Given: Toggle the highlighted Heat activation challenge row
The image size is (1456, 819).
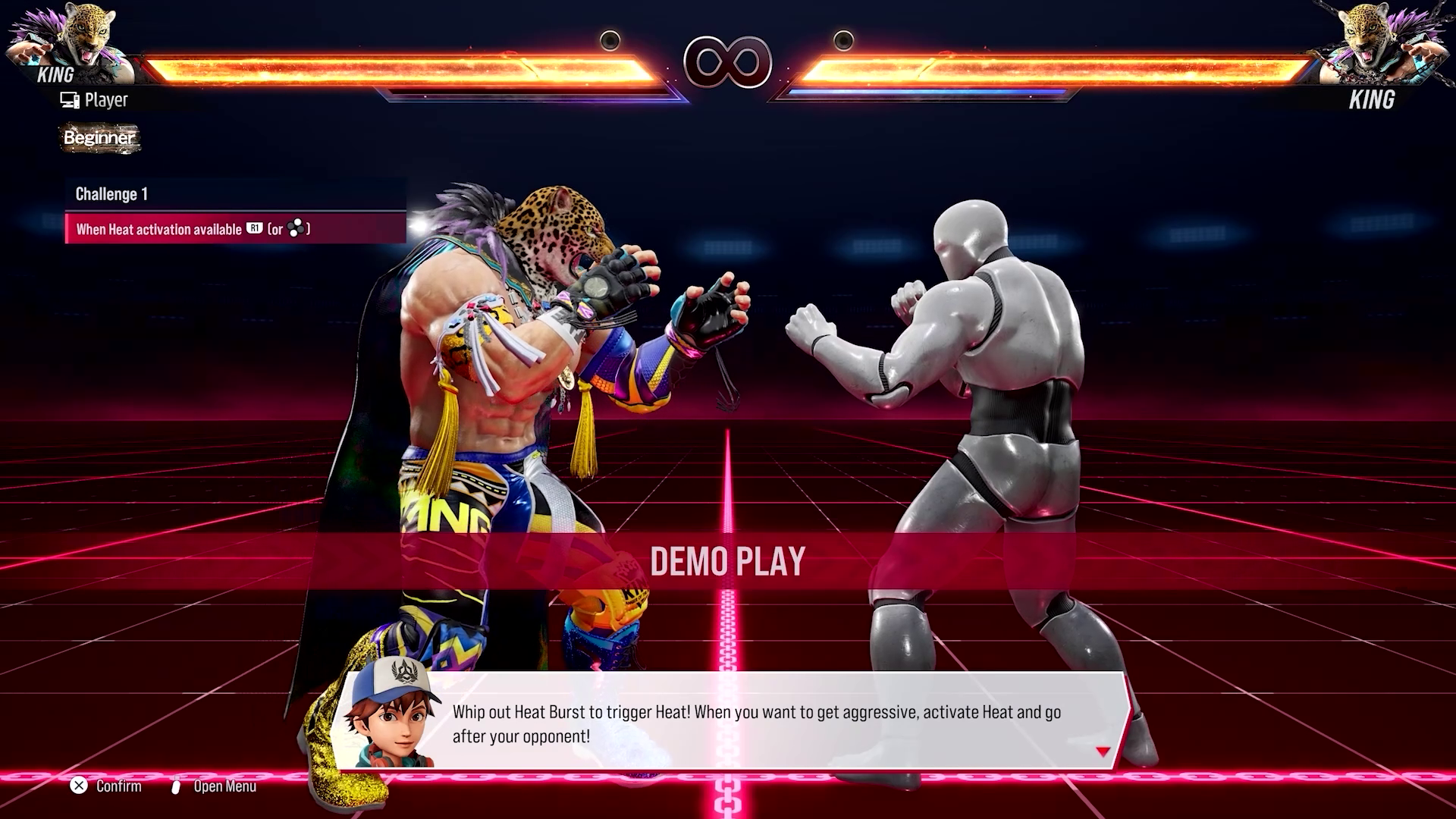Looking at the screenshot, I should pos(235,227).
